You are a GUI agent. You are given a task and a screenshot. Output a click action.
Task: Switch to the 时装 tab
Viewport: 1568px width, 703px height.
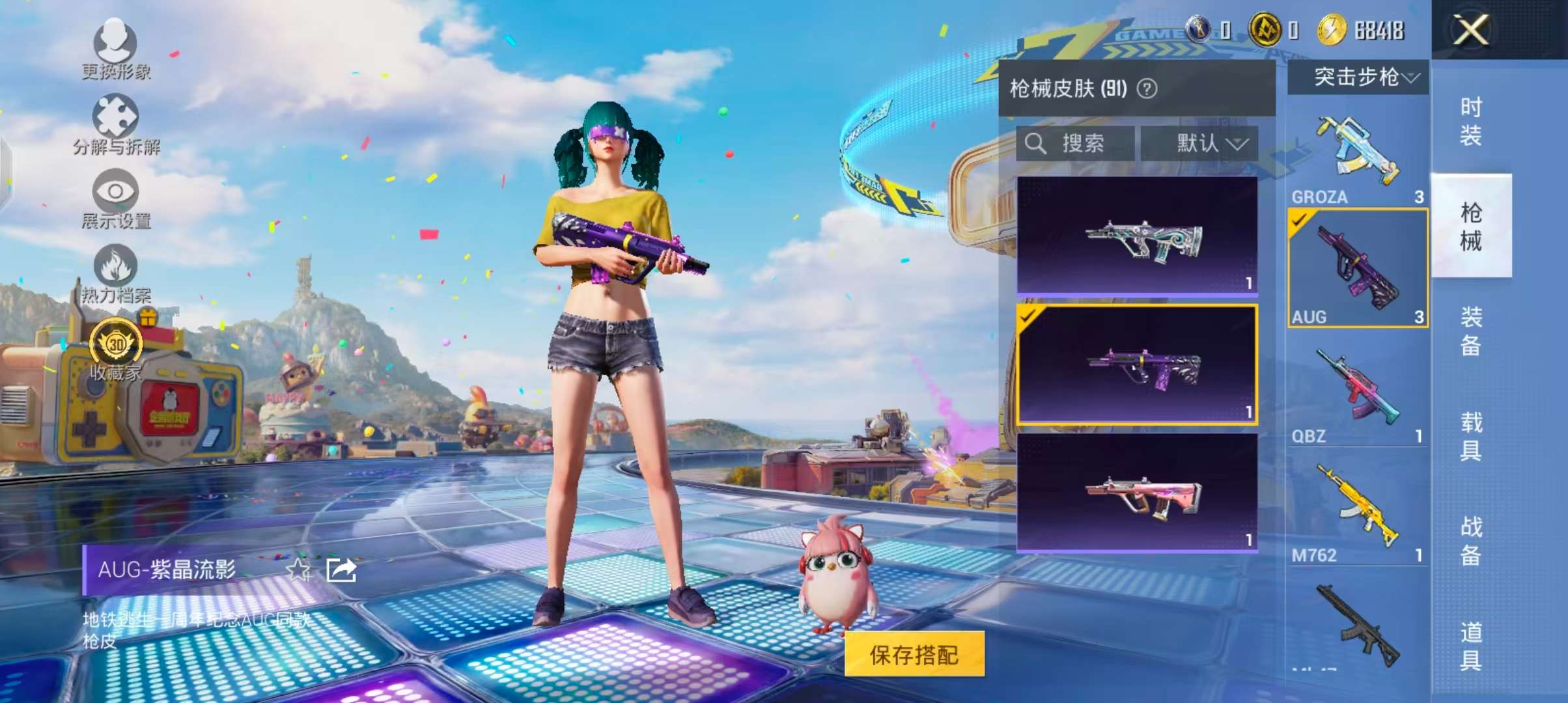click(1471, 121)
